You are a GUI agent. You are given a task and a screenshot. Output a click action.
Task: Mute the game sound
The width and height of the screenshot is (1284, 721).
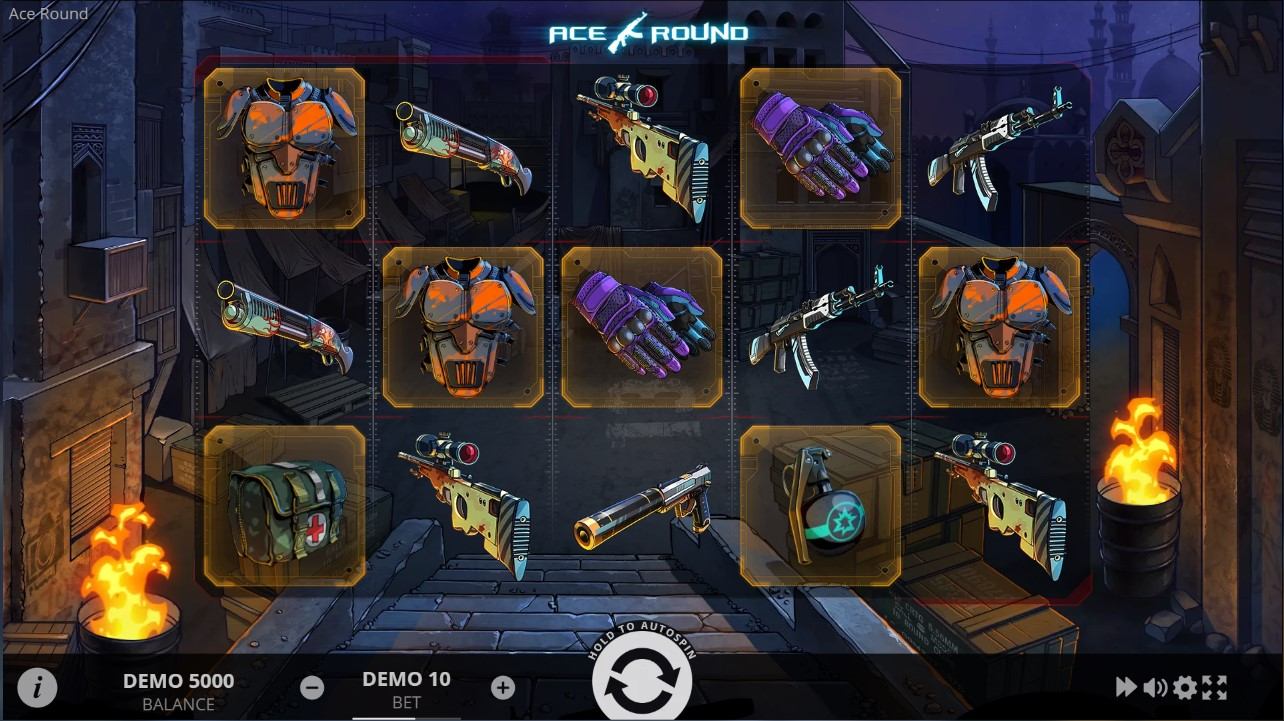[1155, 687]
